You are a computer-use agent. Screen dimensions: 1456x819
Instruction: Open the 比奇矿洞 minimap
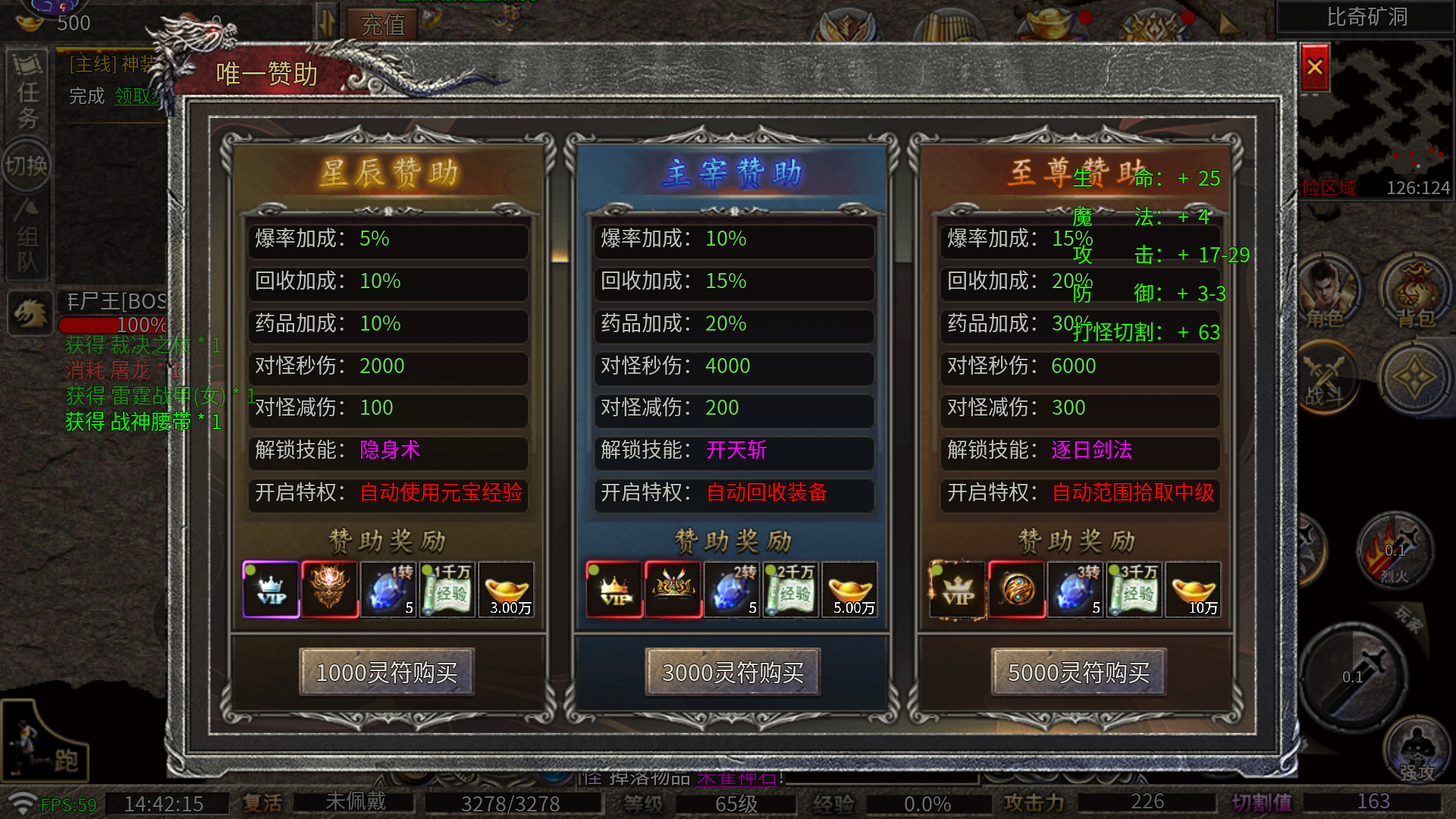click(1367, 17)
